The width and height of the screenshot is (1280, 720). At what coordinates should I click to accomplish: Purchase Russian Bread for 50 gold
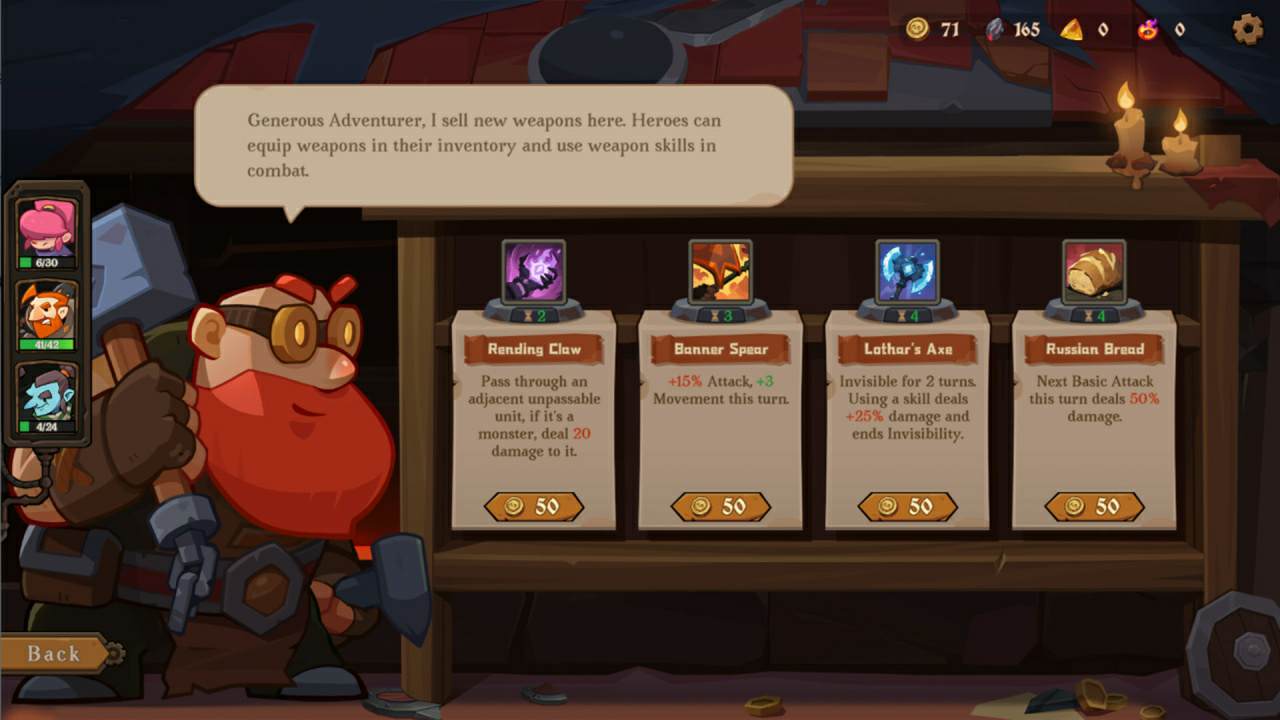point(1094,507)
